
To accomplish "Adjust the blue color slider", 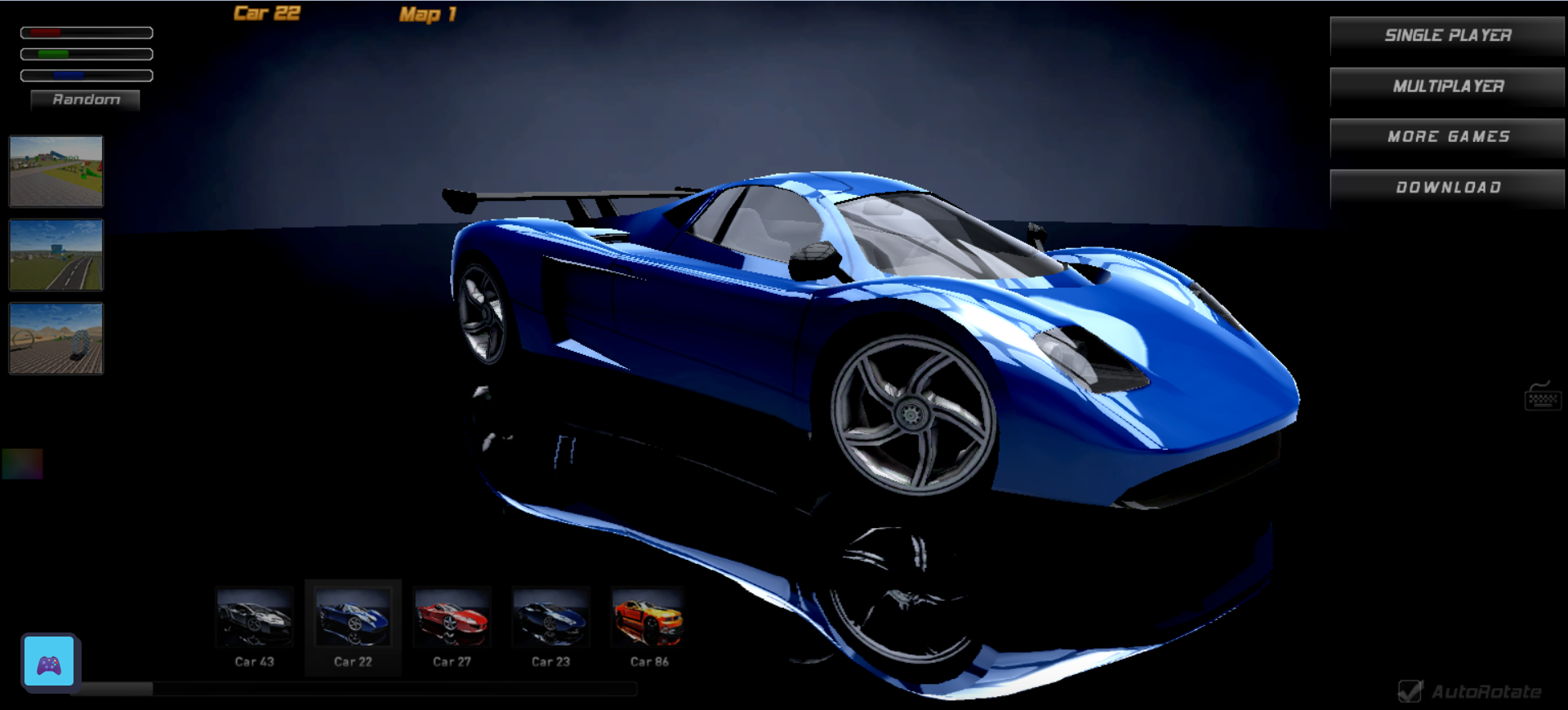I will click(x=86, y=74).
